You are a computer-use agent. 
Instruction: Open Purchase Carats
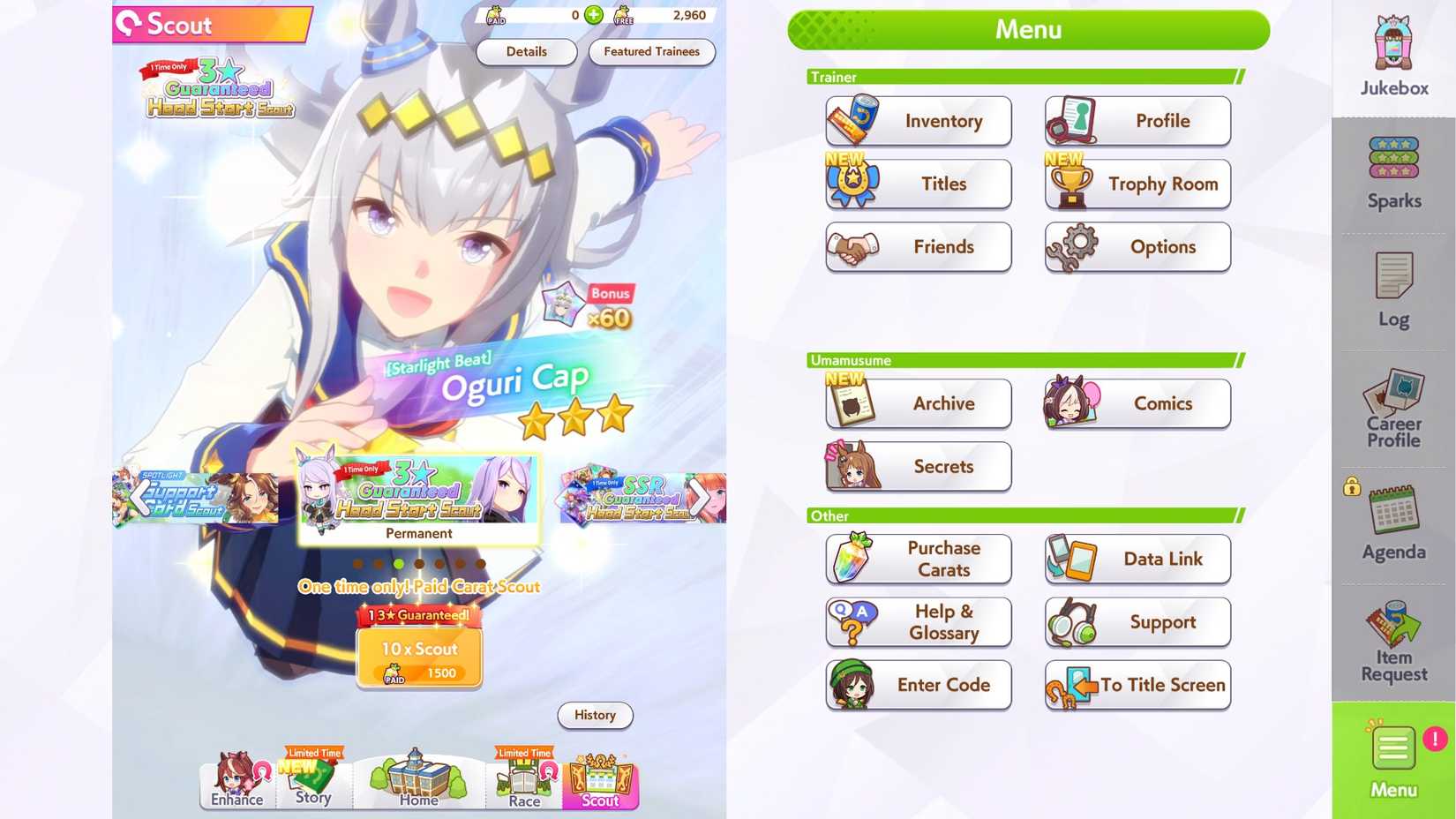click(918, 559)
